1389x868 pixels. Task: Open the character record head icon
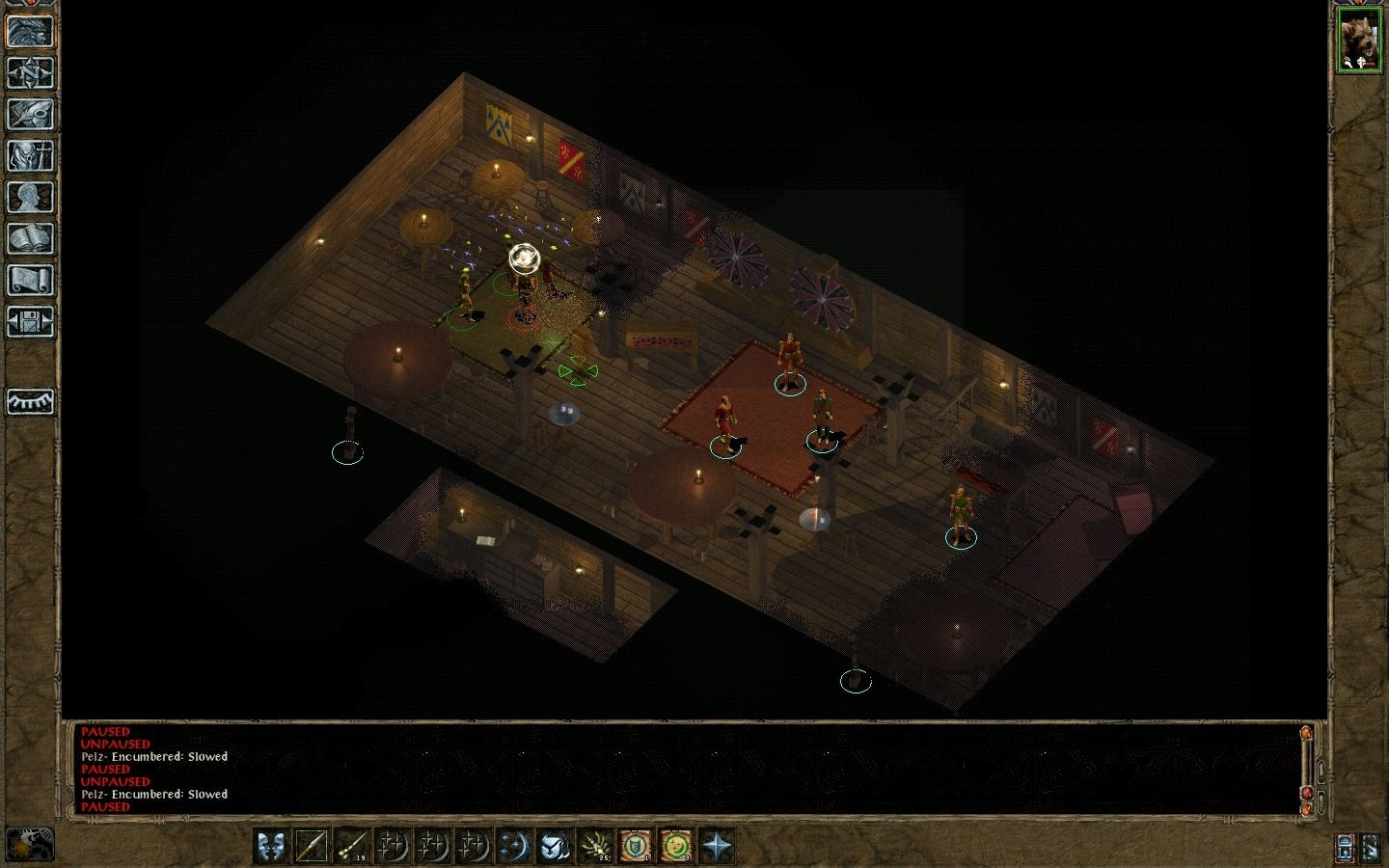click(x=30, y=197)
